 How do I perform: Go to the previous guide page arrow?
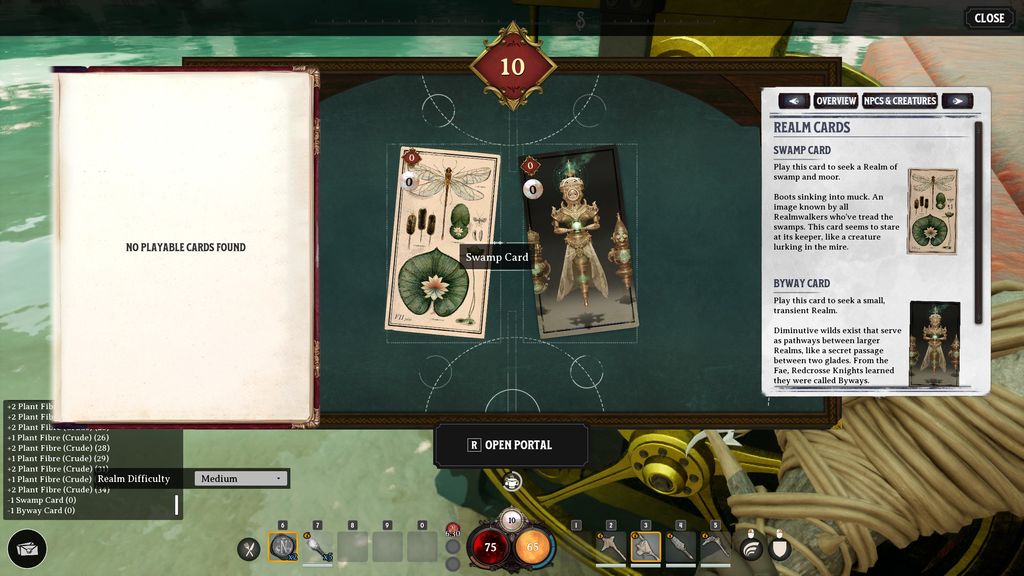click(x=794, y=101)
